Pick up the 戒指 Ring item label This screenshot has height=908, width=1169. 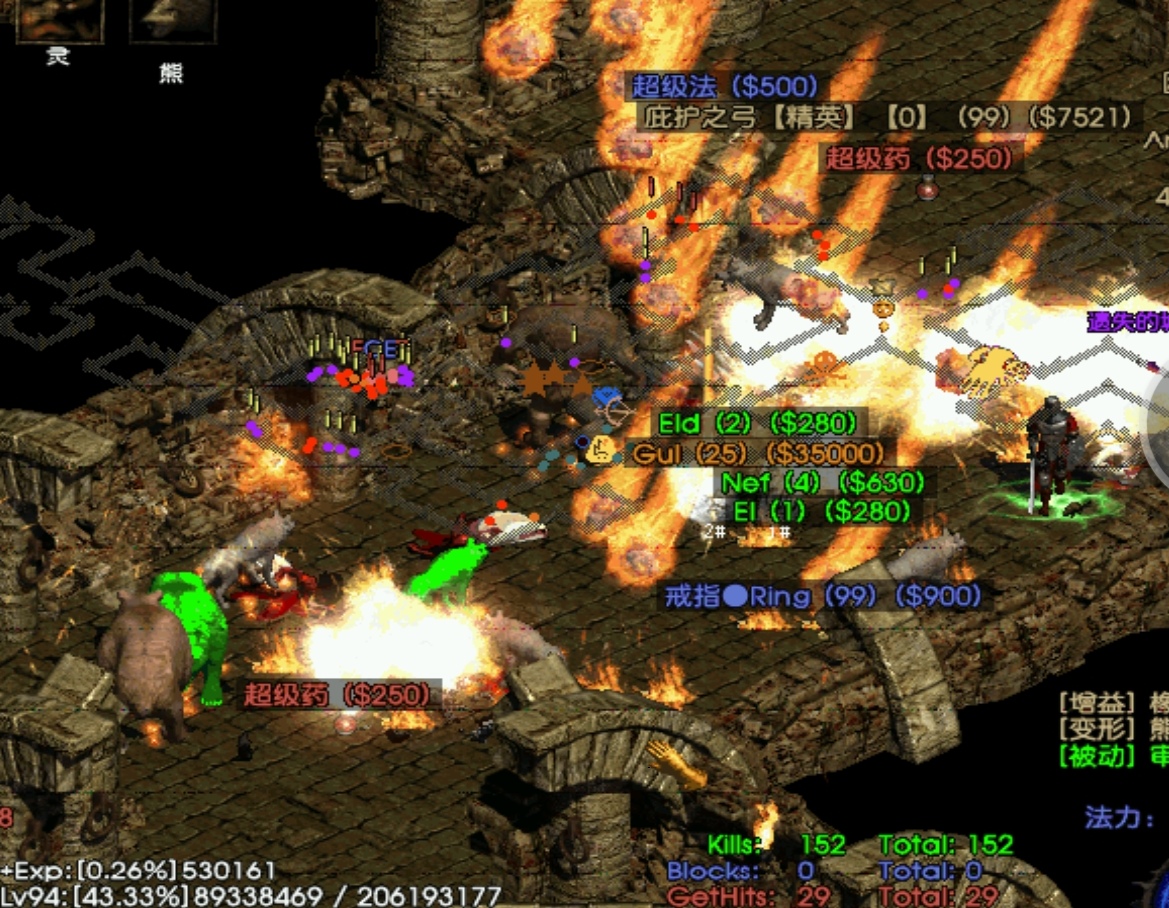[822, 597]
